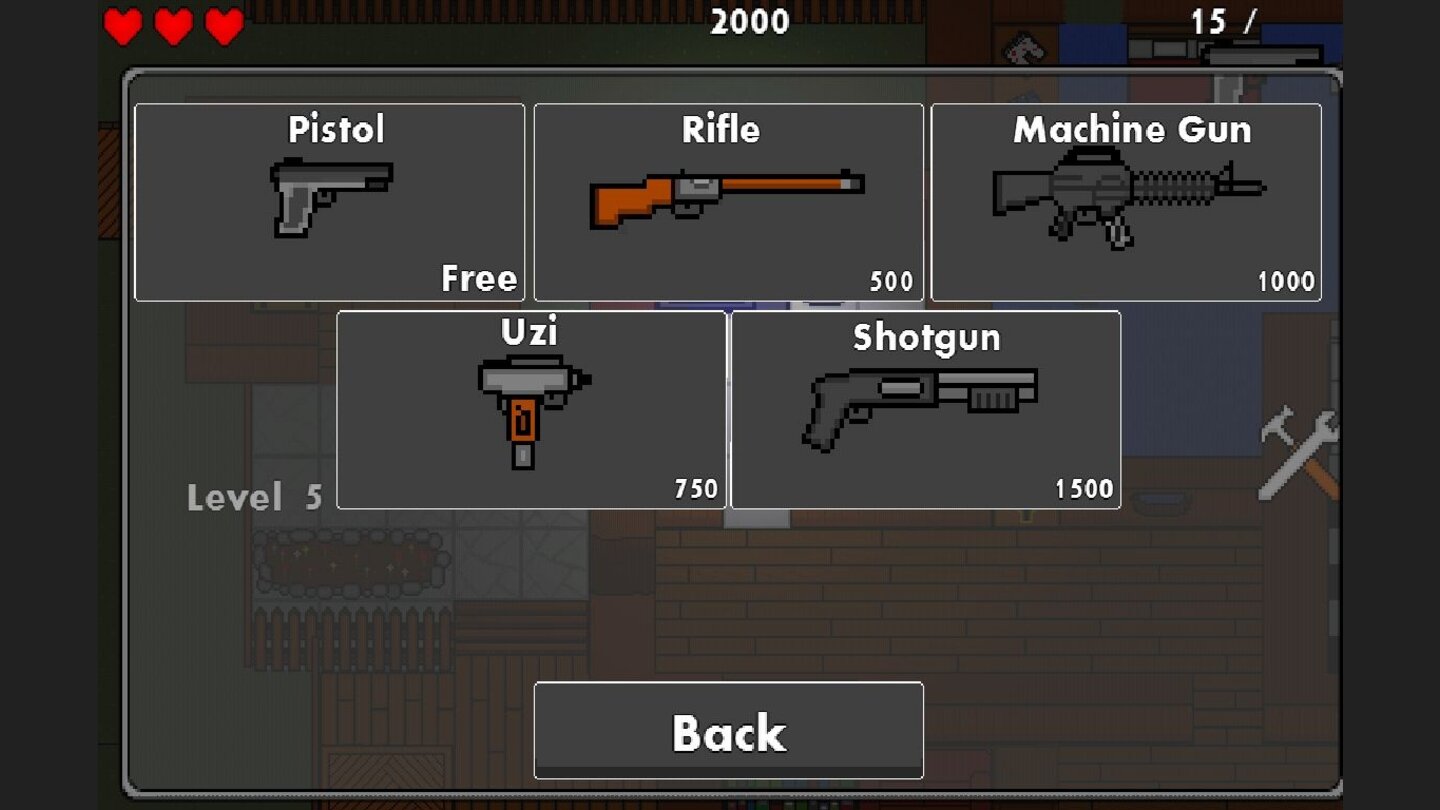Click the Shotgun title text
The height and width of the screenshot is (810, 1440).
click(x=925, y=338)
